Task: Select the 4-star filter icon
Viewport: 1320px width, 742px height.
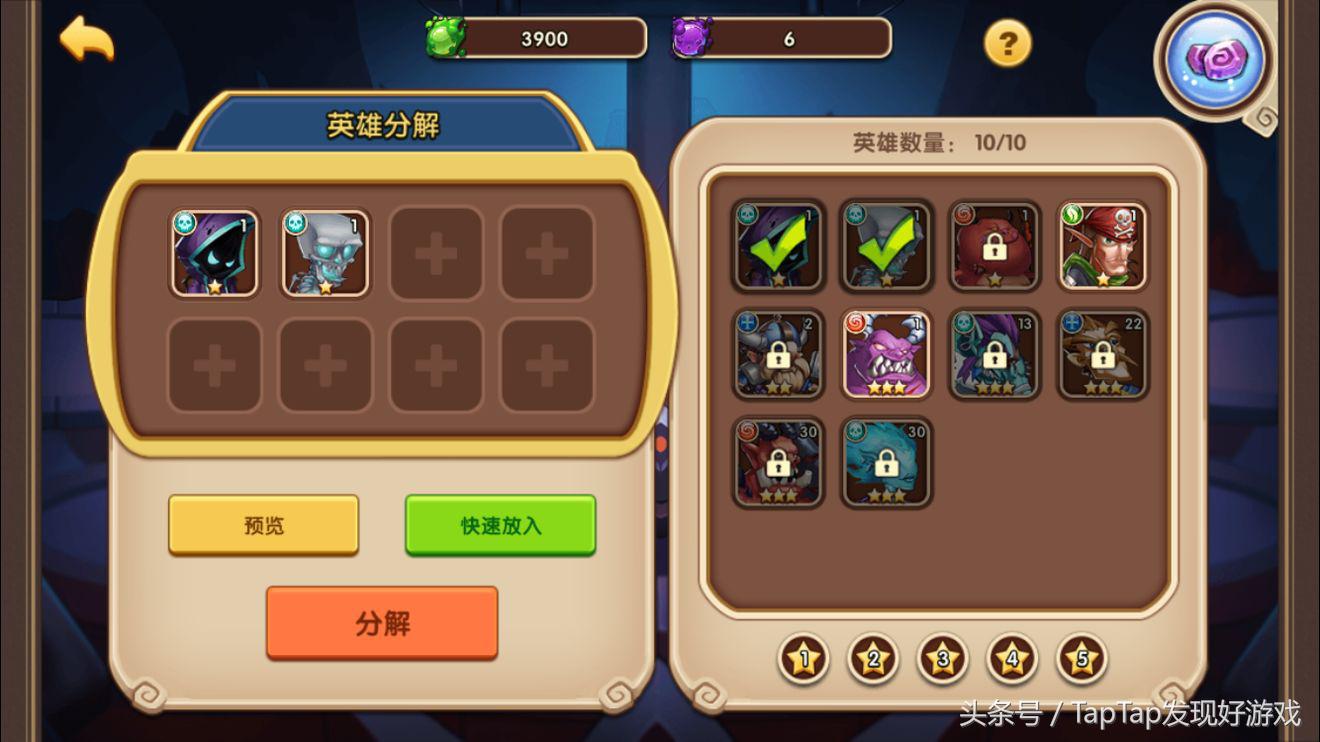Action: coord(1012,660)
